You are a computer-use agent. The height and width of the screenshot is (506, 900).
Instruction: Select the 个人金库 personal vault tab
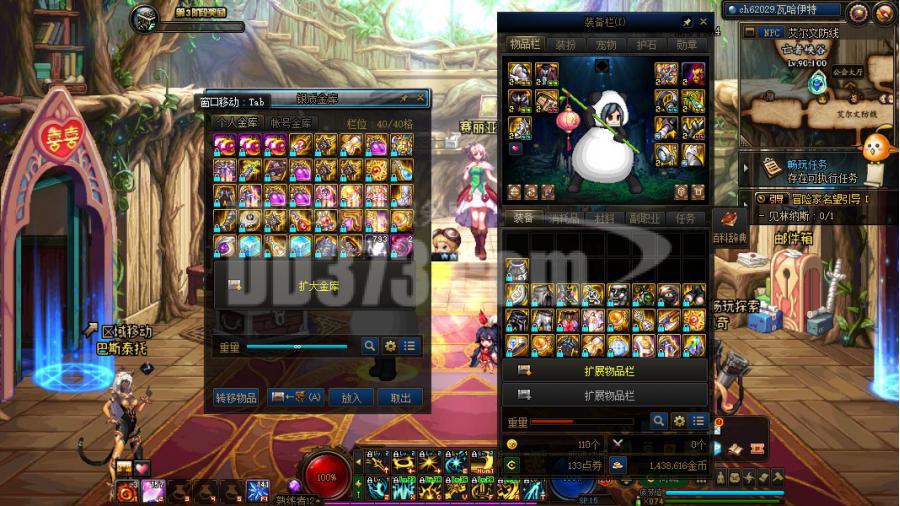[x=238, y=123]
